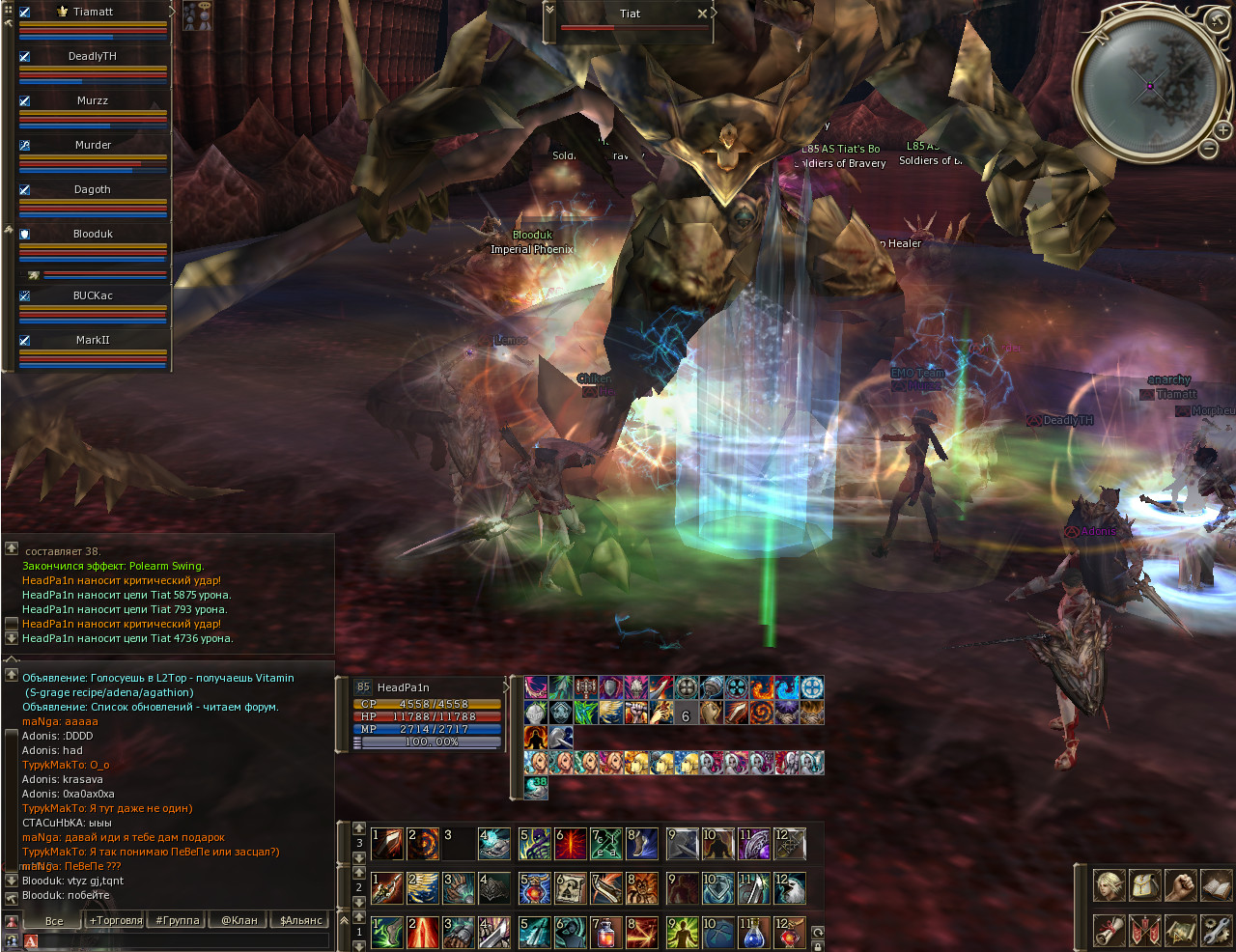Image resolution: width=1236 pixels, height=952 pixels.
Task: Click the chat text input field
Action: (x=183, y=940)
